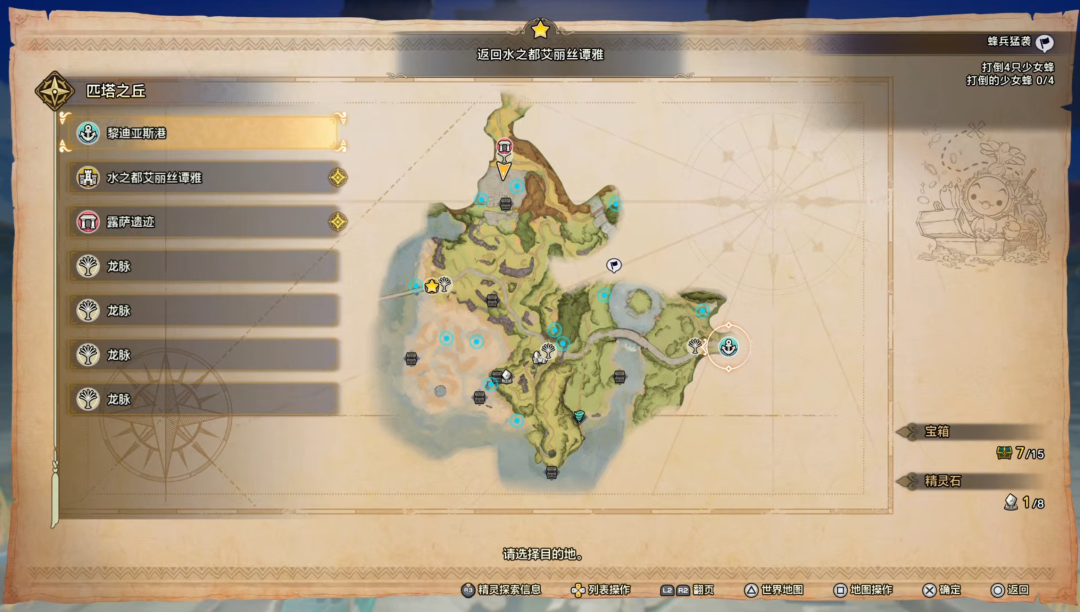Click the white flag marker on the map
The width and height of the screenshot is (1080, 612).
(614, 265)
